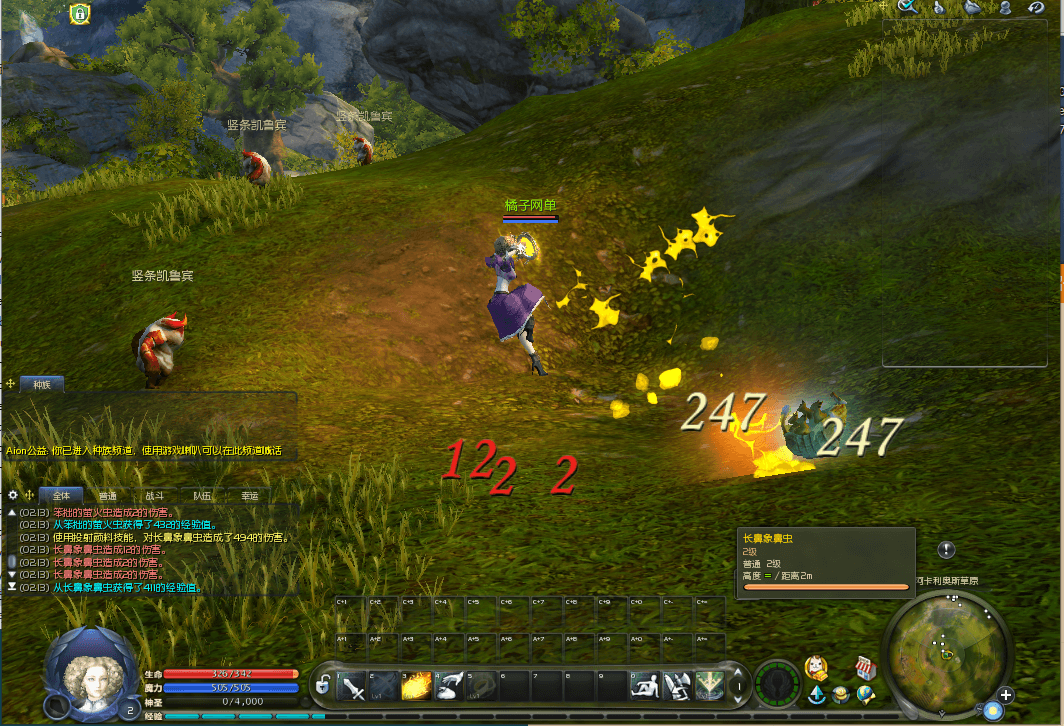
Task: Switch to the 全体 chat tab
Action: pos(62,495)
